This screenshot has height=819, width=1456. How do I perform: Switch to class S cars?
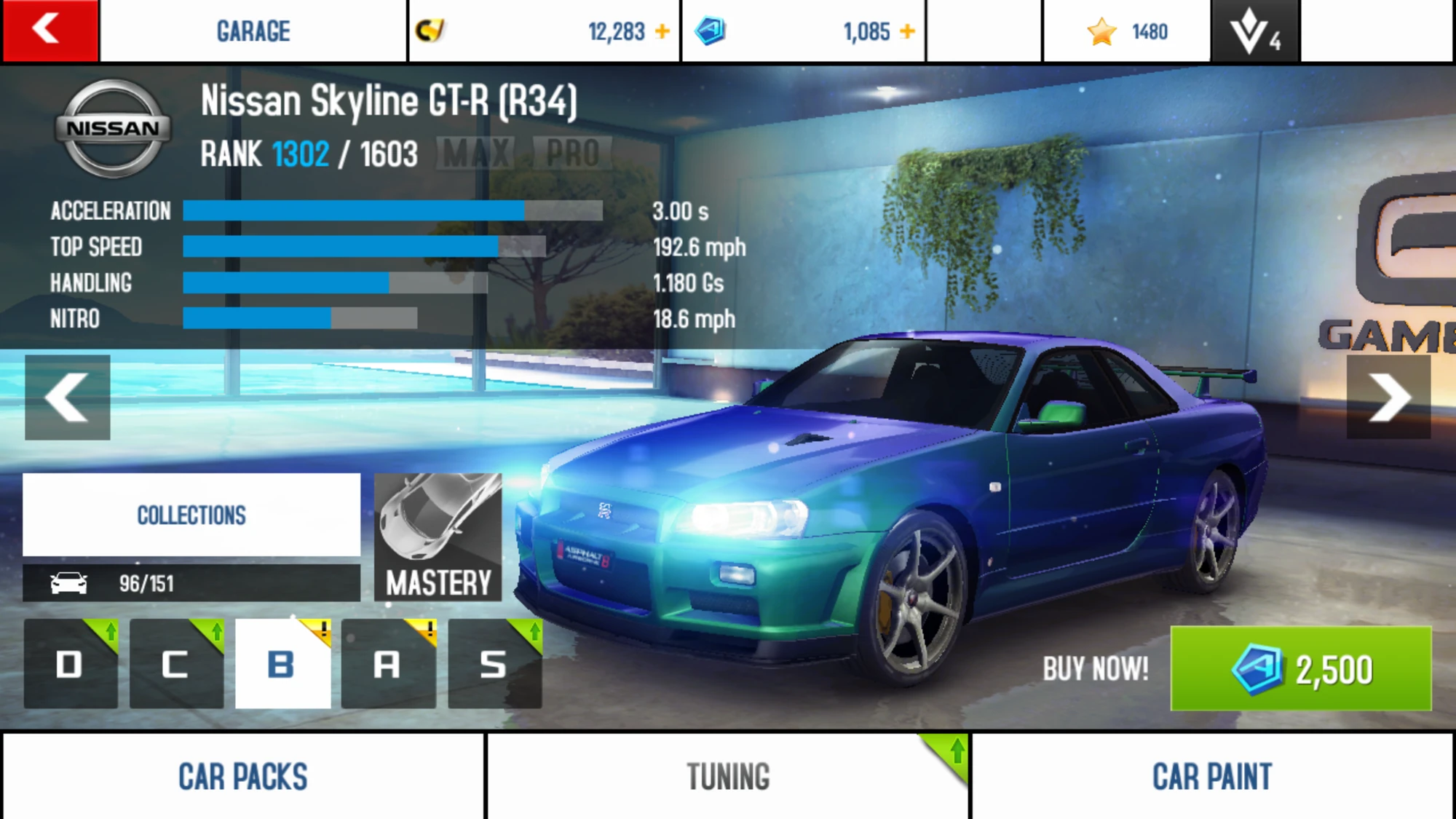tap(494, 664)
